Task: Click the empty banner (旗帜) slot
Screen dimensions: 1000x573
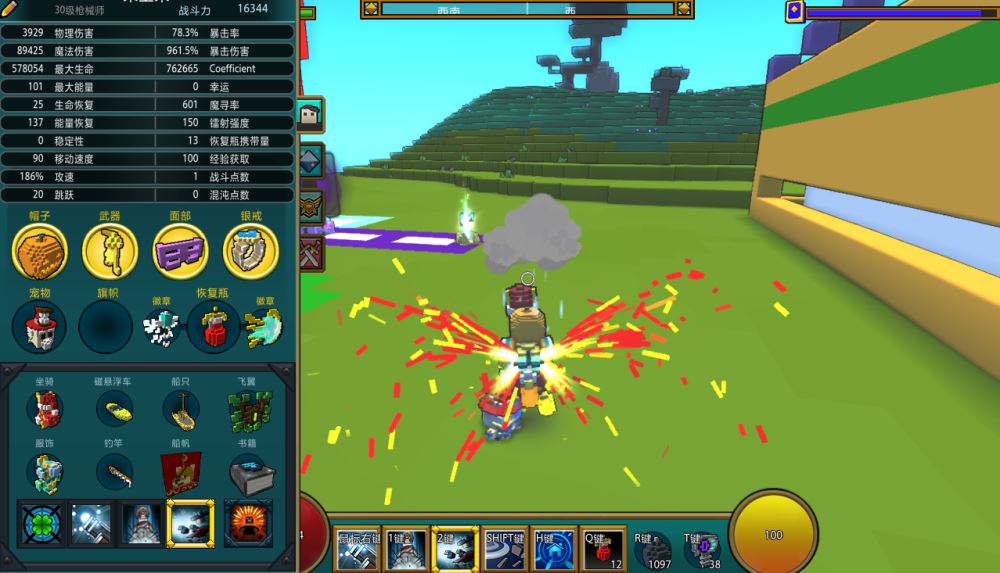Action: coord(106,327)
